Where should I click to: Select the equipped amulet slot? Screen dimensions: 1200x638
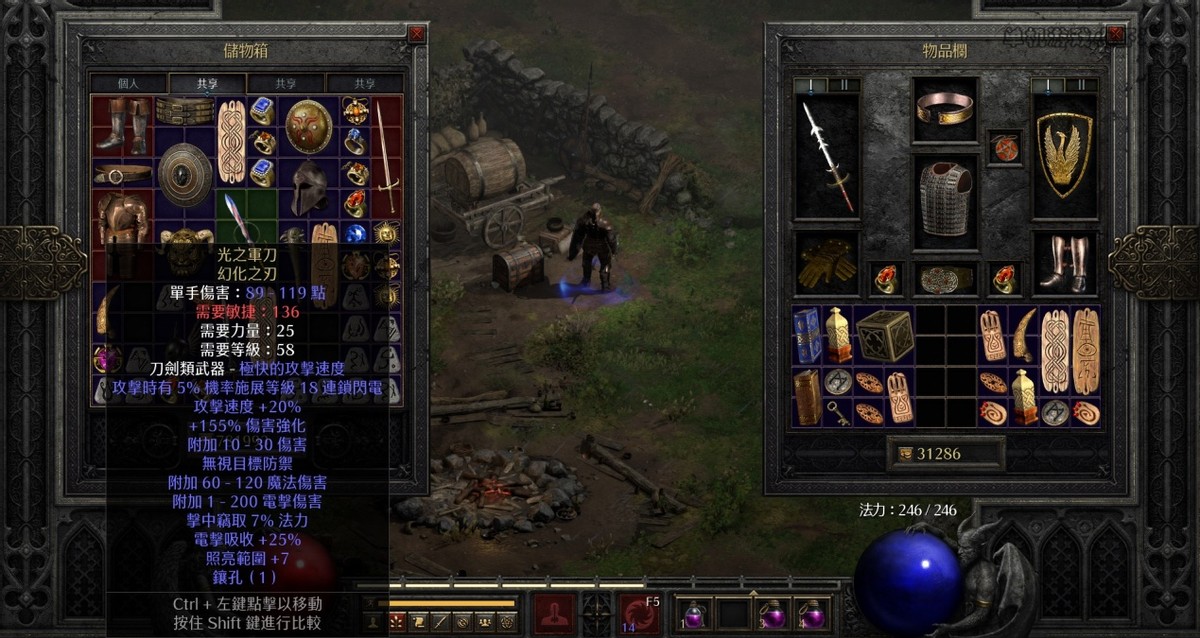(1003, 146)
